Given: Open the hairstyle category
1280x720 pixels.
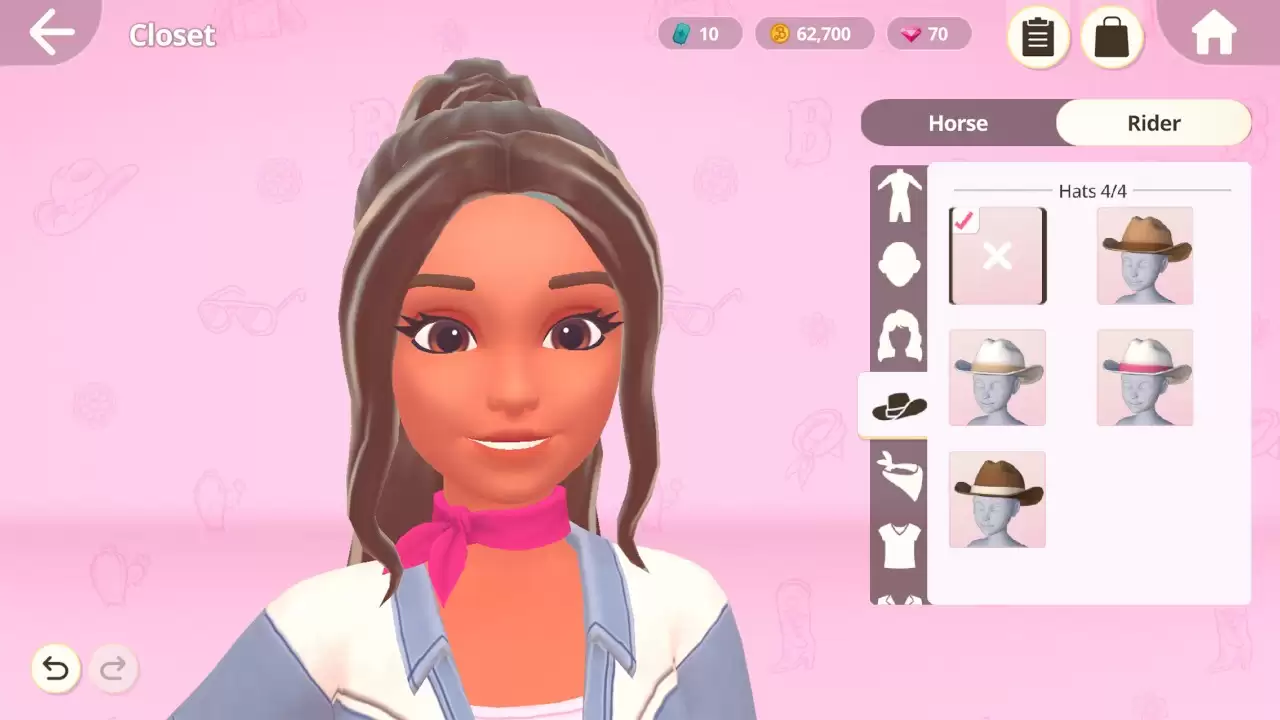Looking at the screenshot, I should tap(899, 335).
